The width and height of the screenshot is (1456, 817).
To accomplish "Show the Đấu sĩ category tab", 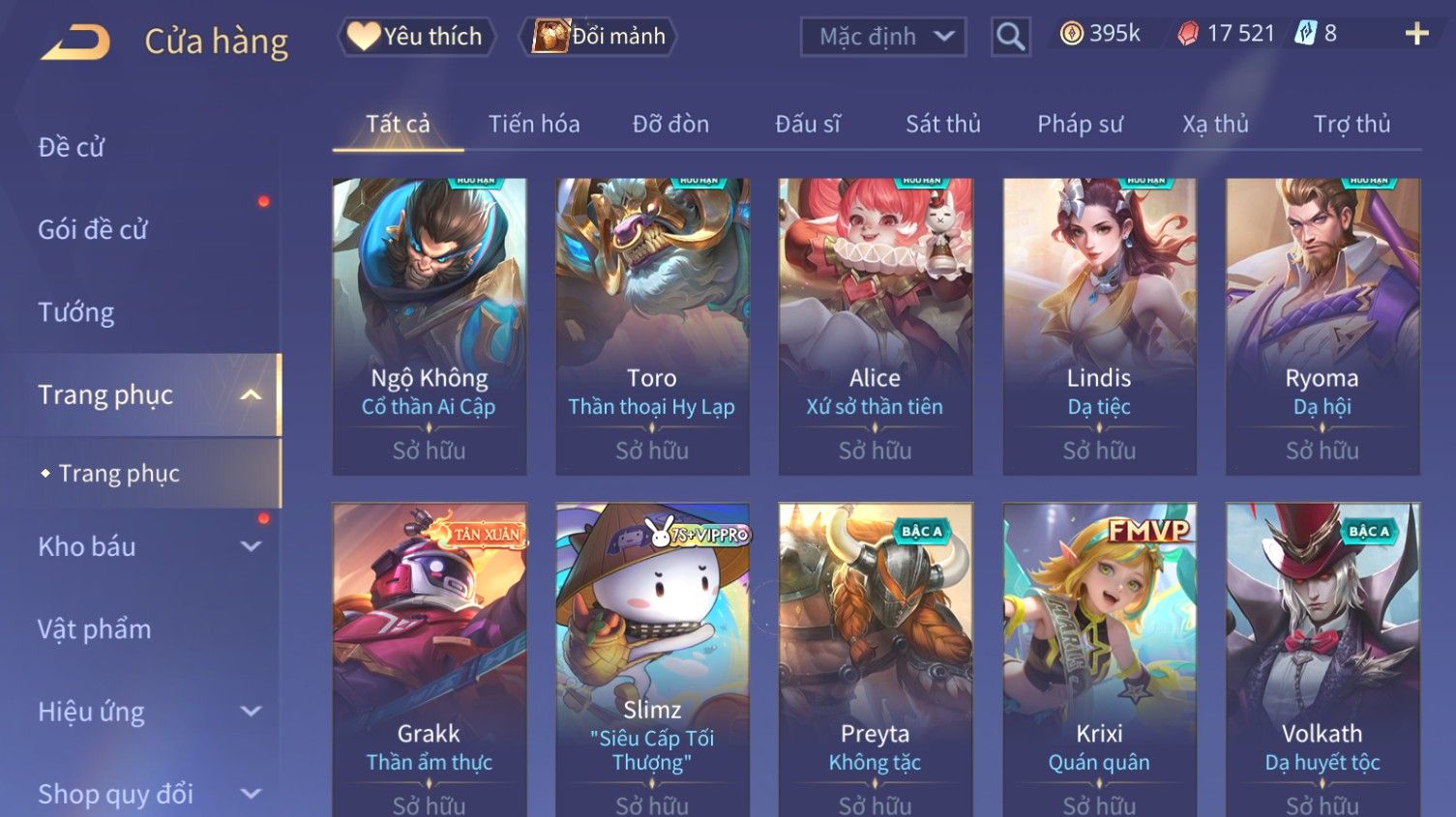I will (808, 124).
